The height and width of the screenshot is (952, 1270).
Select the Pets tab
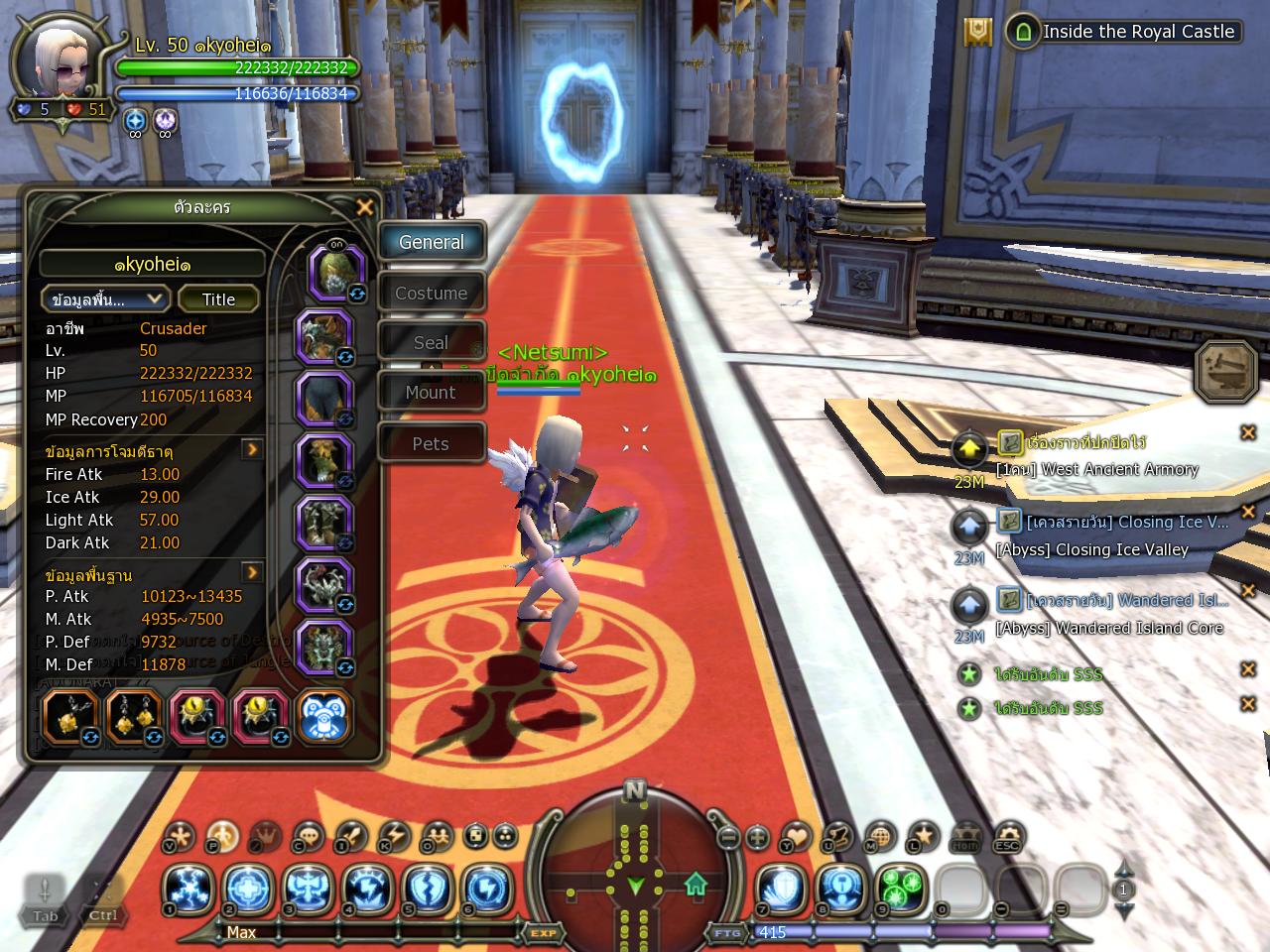pos(431,443)
